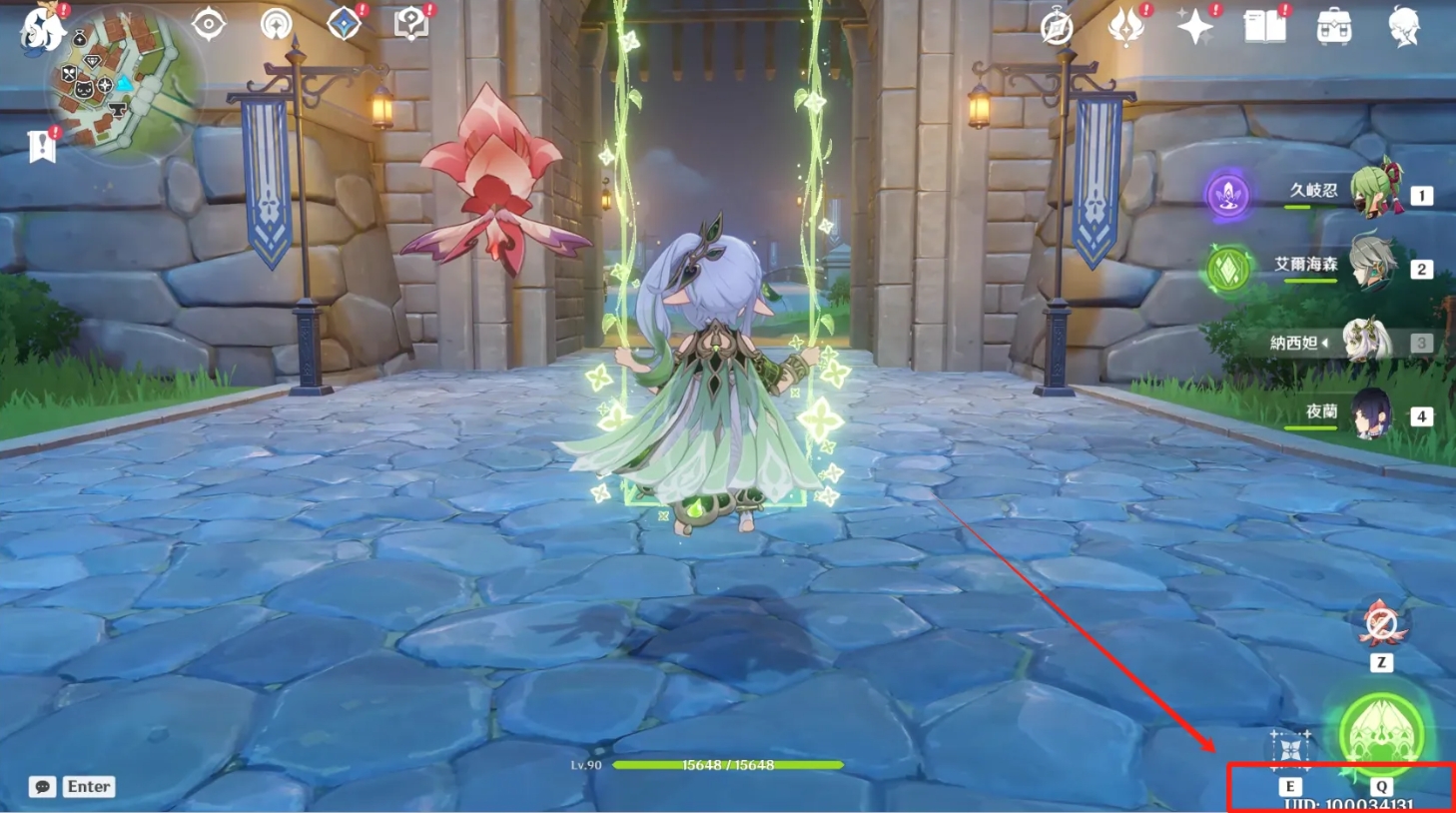This screenshot has width=1456, height=813.
Task: Open the Paimon menu
Action: tap(42, 27)
